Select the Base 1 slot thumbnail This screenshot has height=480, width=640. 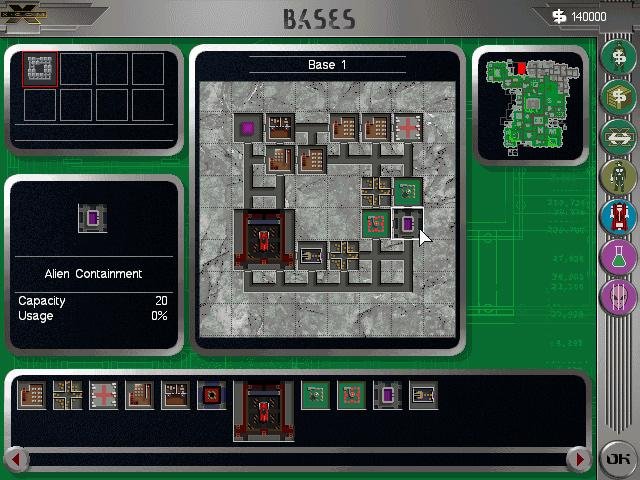coord(41,69)
